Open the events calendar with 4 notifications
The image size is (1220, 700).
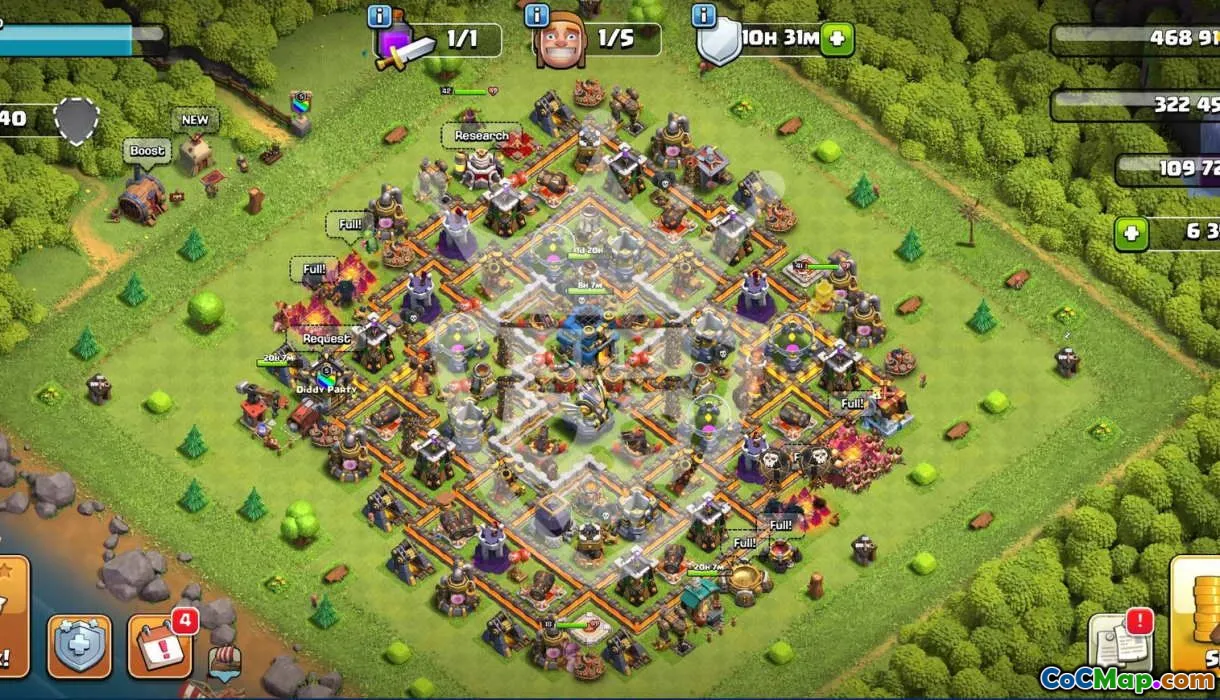coord(159,645)
